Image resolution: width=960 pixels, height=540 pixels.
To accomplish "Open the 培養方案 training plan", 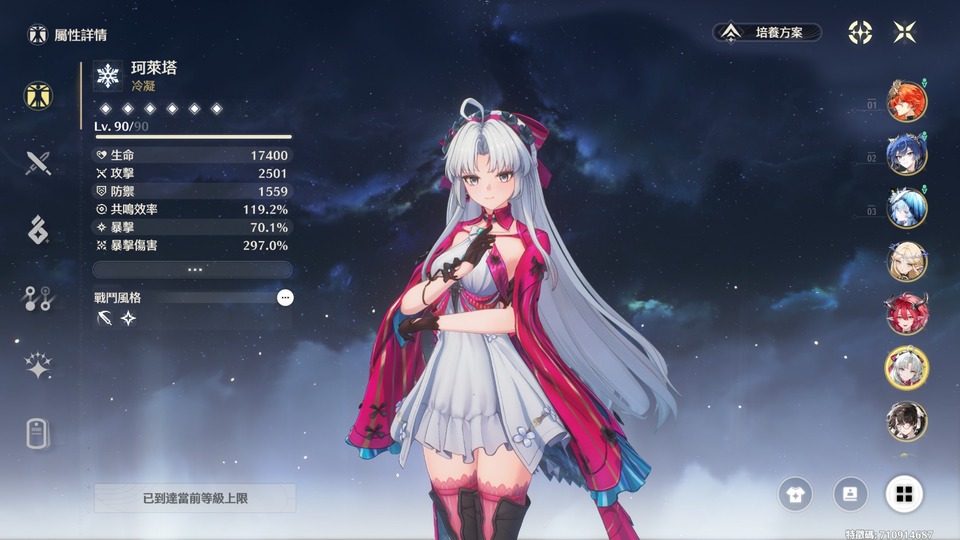I will tap(768, 33).
